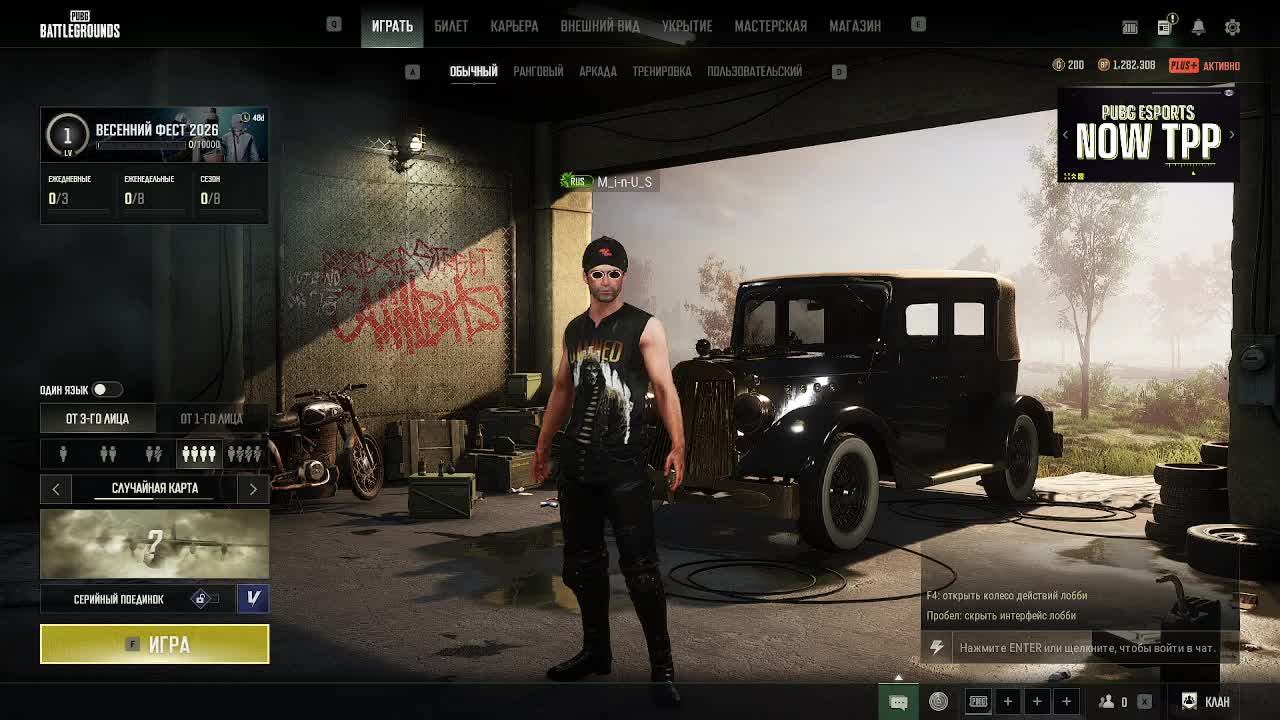Open the settings gear icon
This screenshot has height=720, width=1280.
(x=1232, y=27)
